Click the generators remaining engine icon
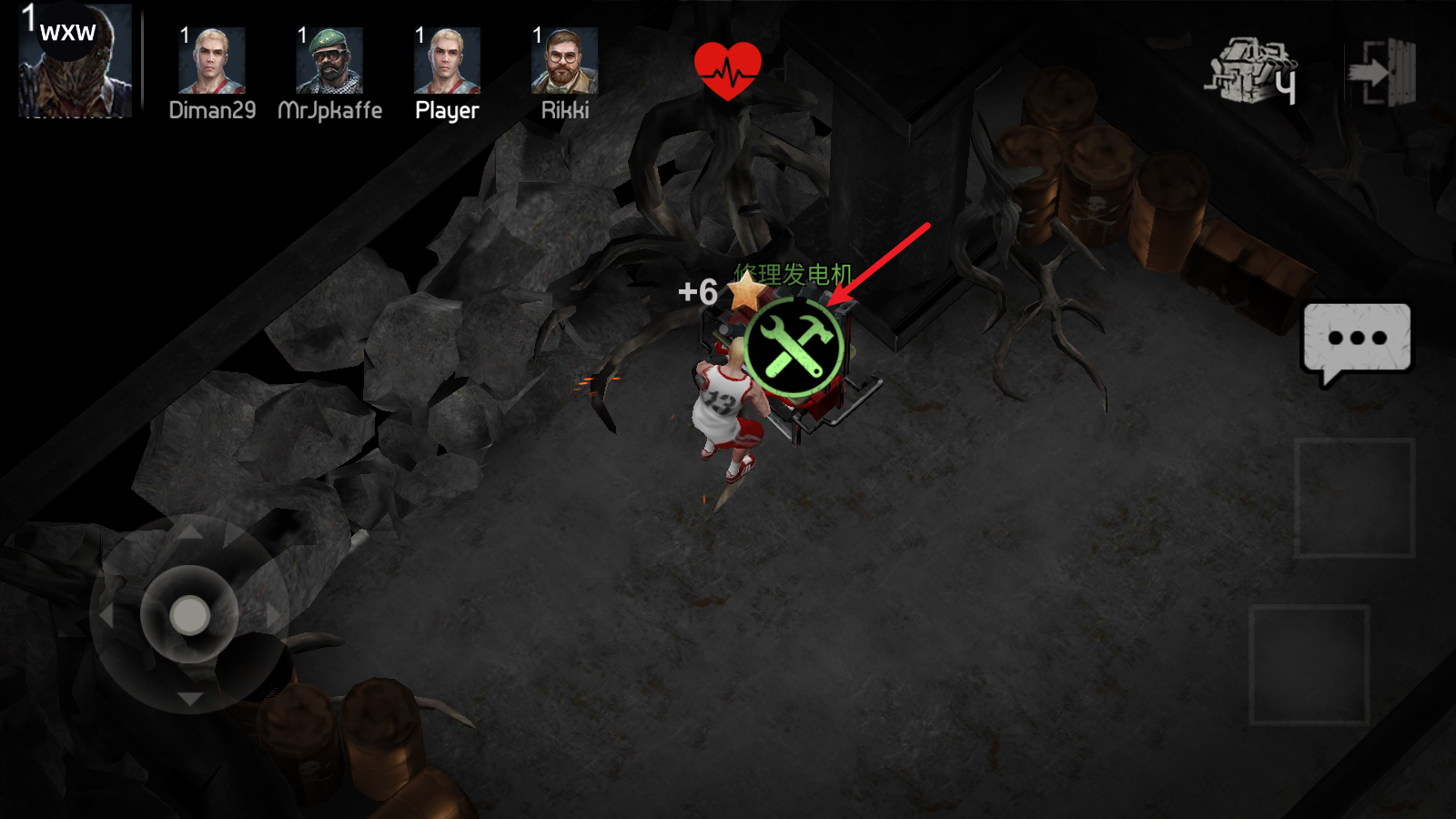 [x=1251, y=70]
